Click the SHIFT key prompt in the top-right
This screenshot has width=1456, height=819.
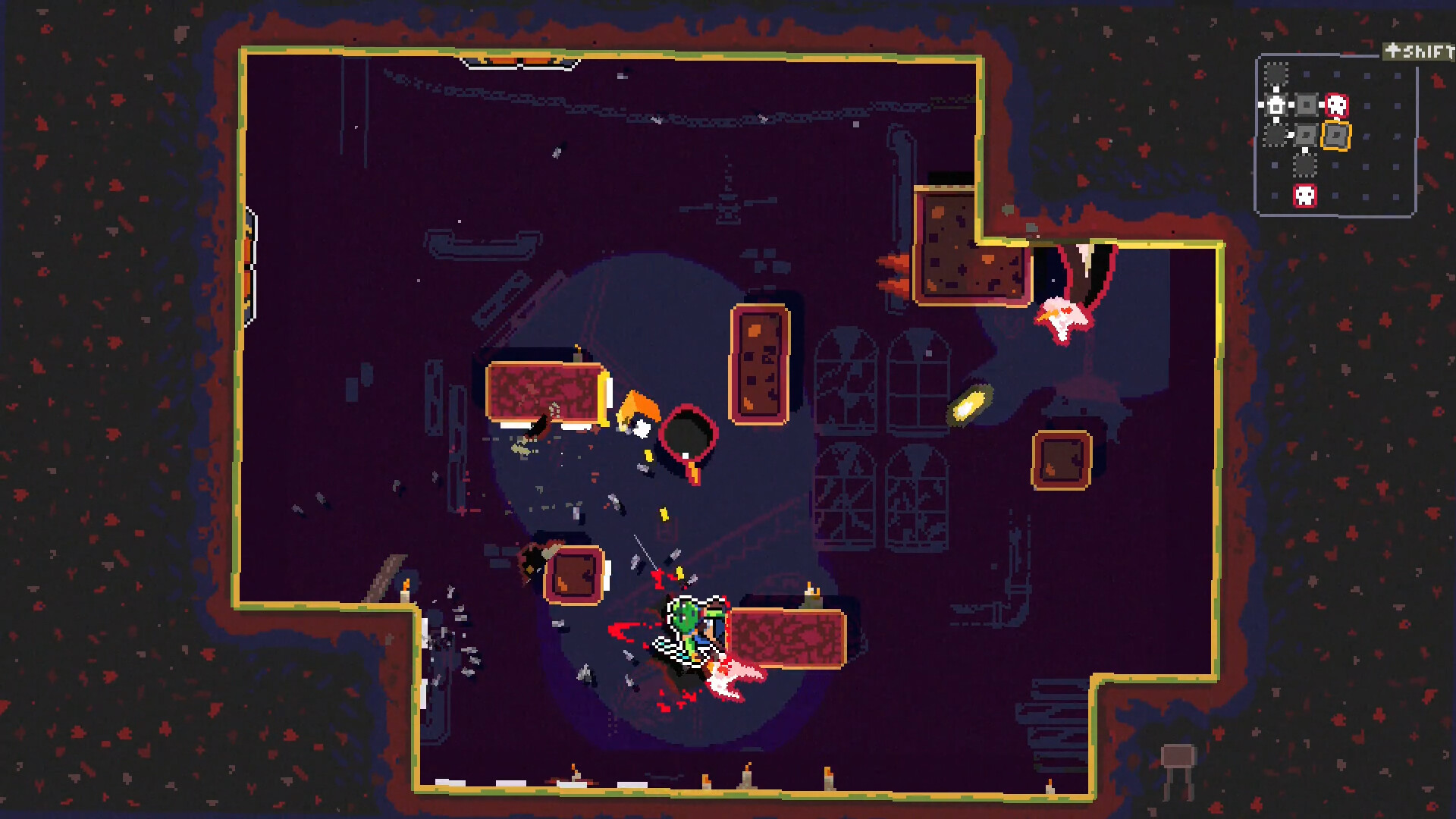1418,52
